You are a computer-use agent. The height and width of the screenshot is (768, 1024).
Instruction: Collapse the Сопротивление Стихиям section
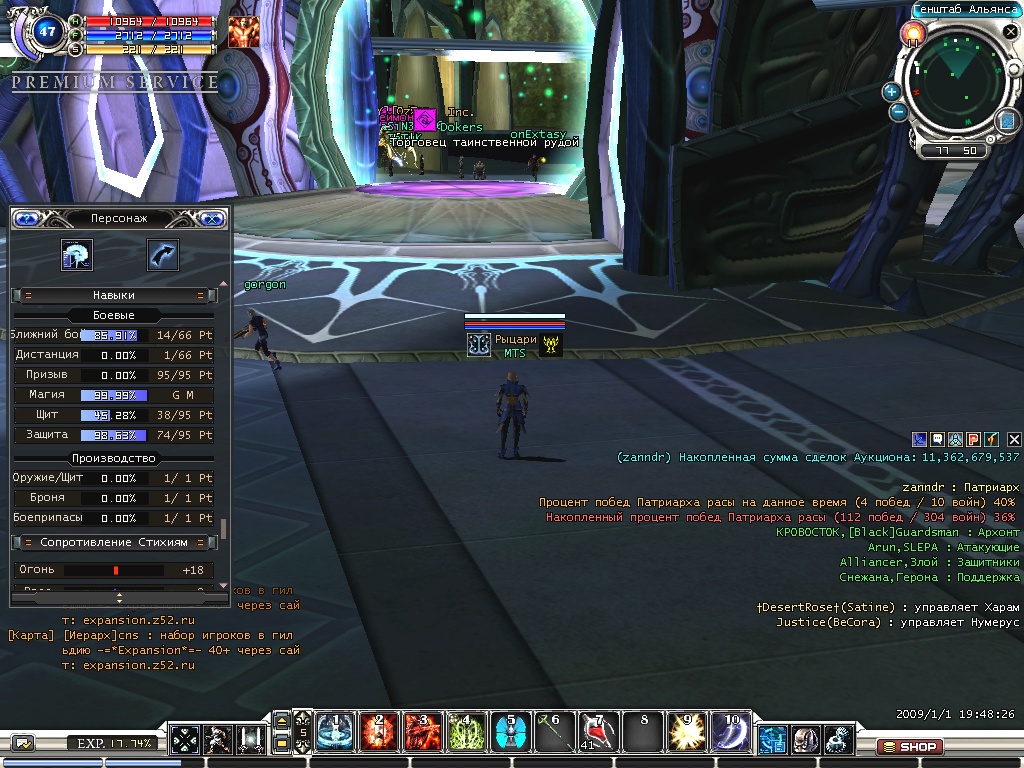point(27,542)
